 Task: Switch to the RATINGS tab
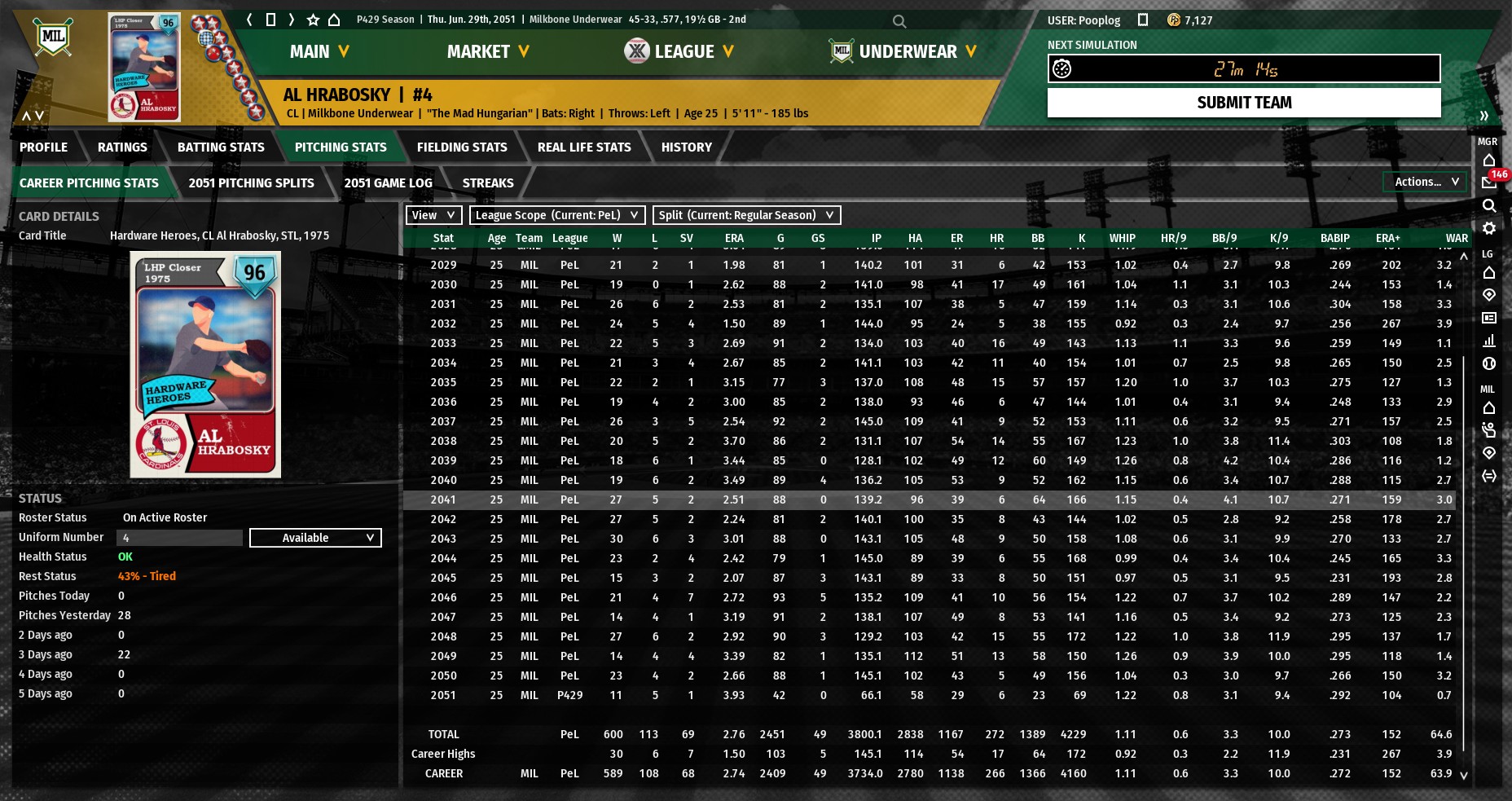click(122, 147)
